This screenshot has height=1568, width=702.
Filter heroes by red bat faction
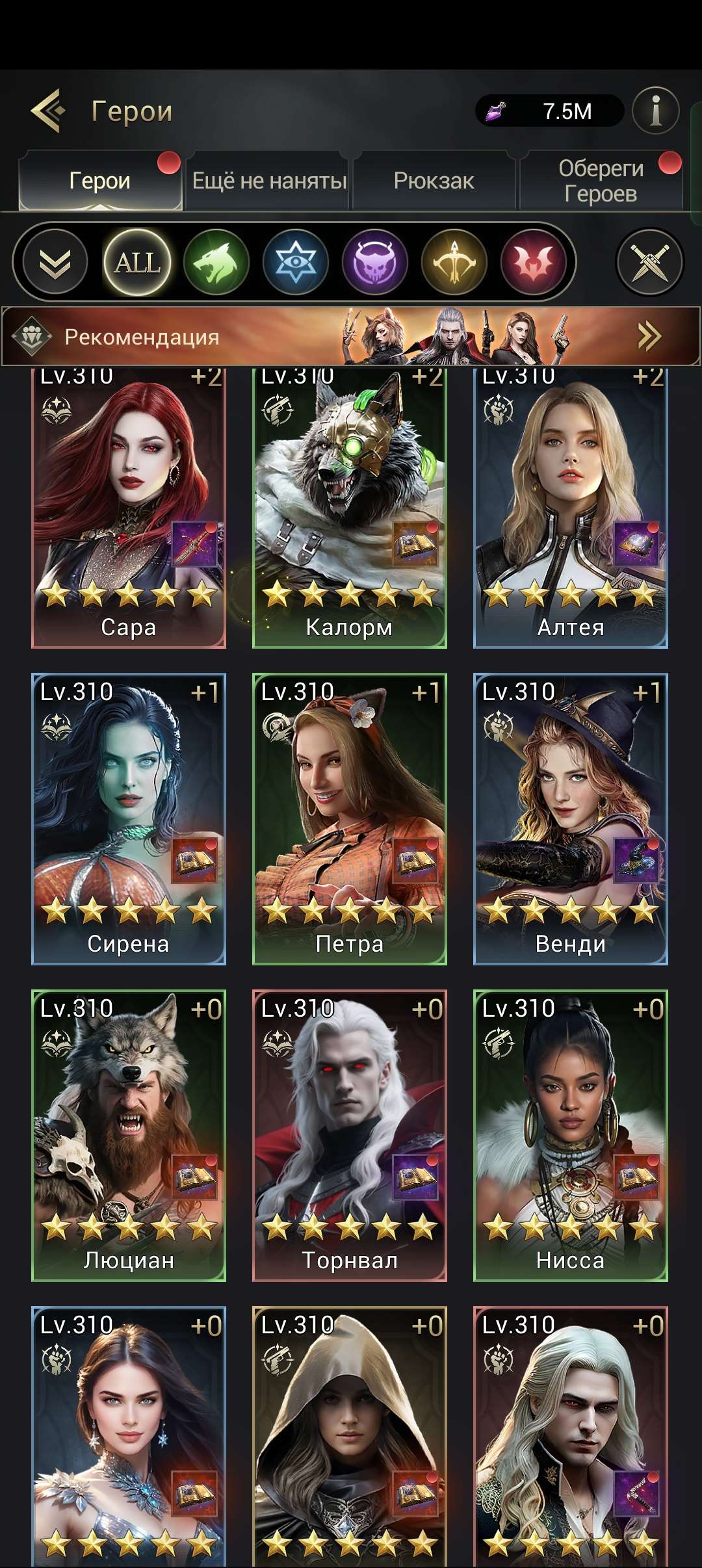coord(533,263)
